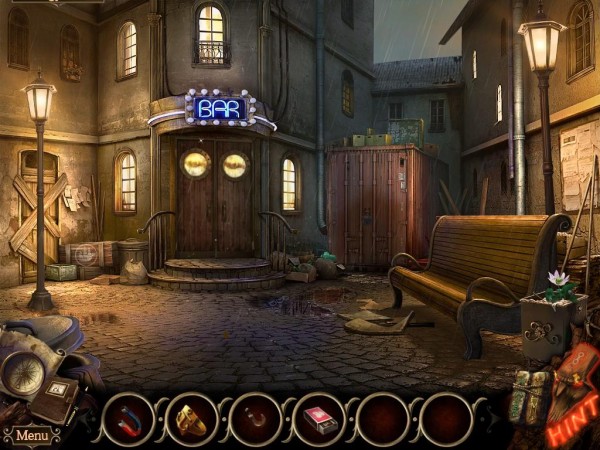
Task: Select the horseshoe magnet in inventory
Action: [128, 418]
